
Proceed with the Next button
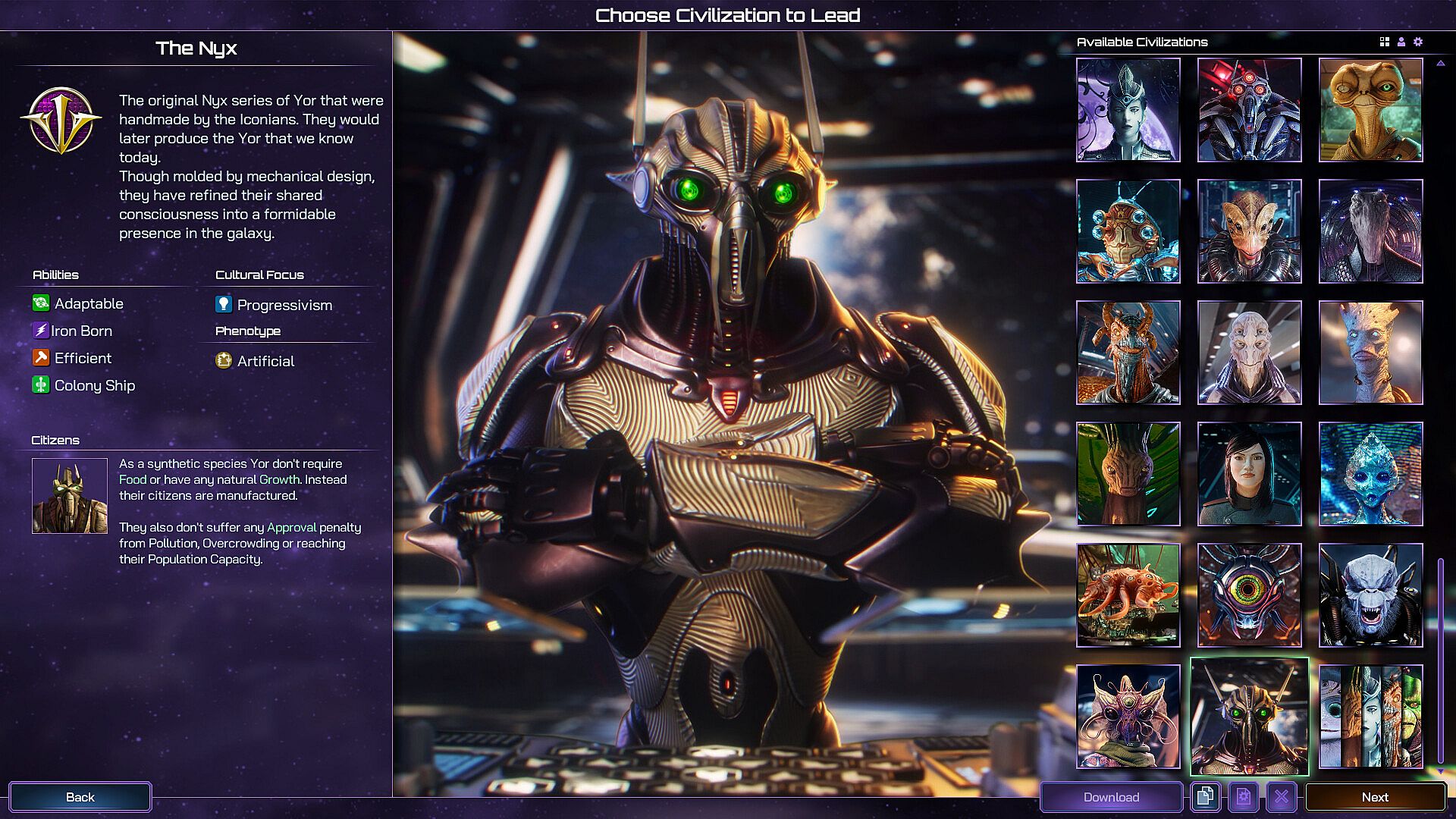point(1374,797)
